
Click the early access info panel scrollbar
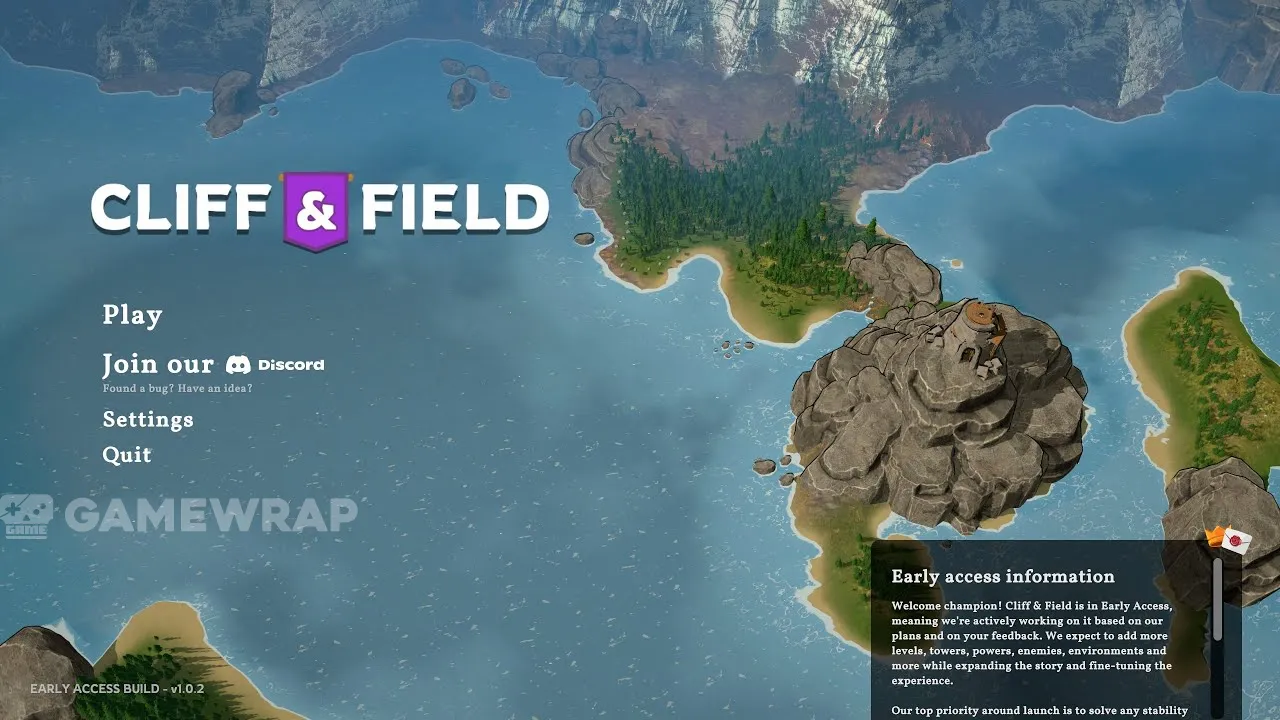(1217, 600)
